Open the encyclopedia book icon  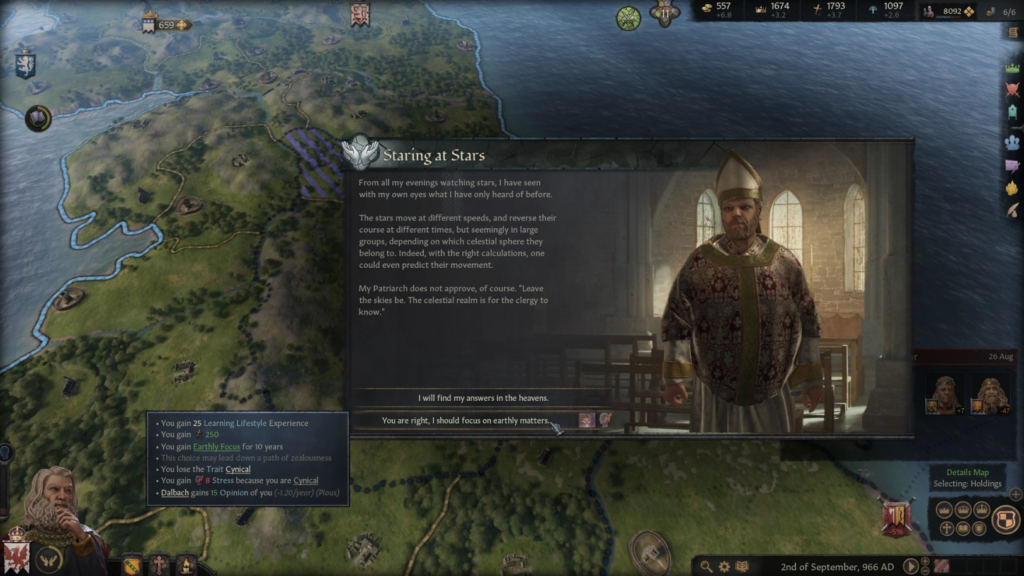(743, 566)
